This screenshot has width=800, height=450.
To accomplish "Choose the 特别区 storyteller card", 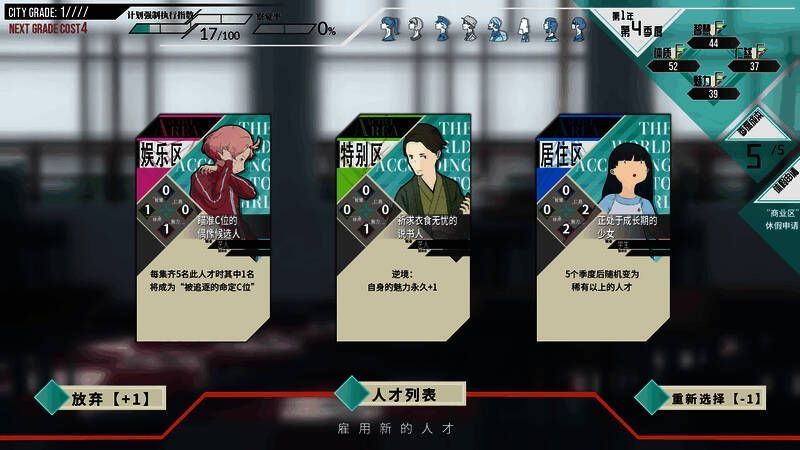I will tap(403, 228).
